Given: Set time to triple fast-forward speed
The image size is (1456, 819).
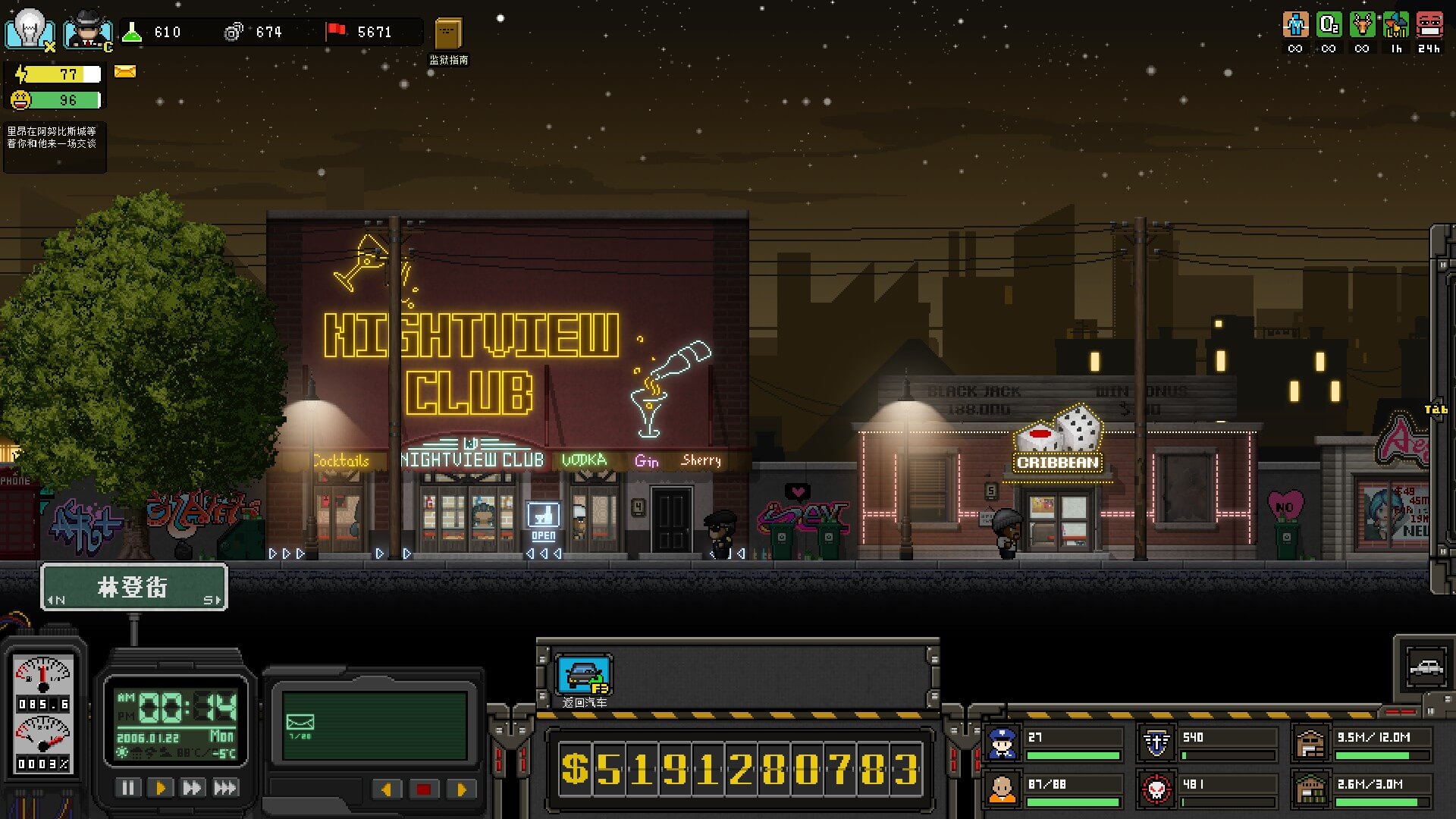Looking at the screenshot, I should pyautogui.click(x=225, y=788).
